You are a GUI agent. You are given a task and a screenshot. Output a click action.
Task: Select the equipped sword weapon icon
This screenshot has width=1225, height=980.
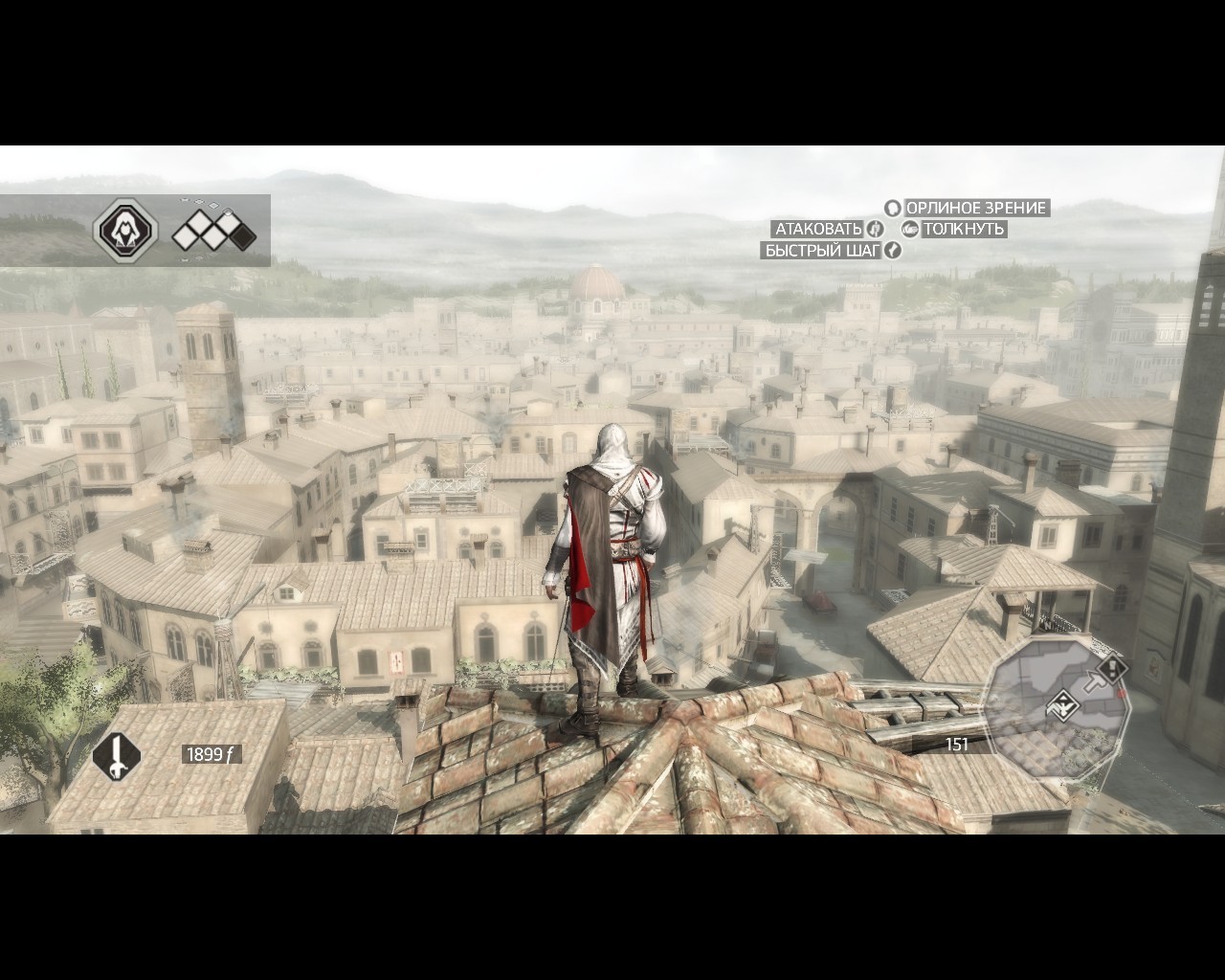click(117, 755)
